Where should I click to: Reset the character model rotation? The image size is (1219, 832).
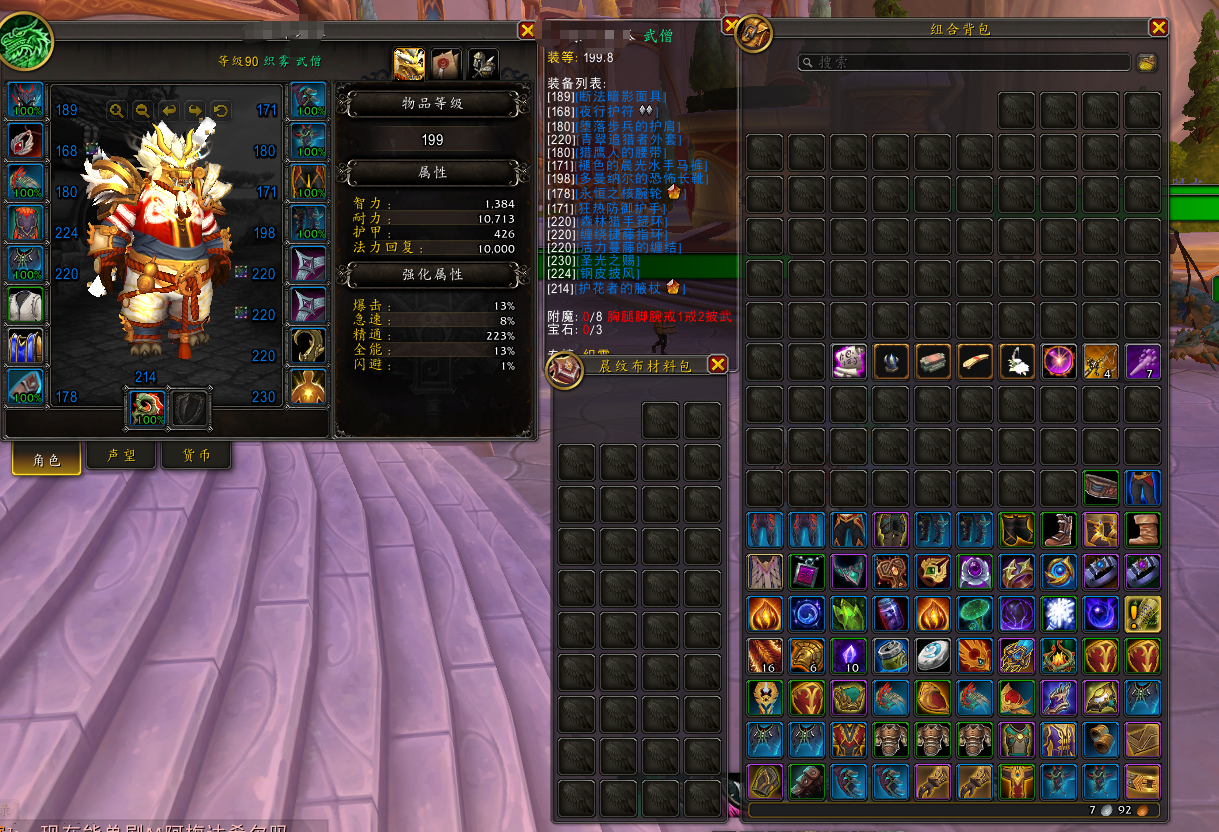[221, 111]
